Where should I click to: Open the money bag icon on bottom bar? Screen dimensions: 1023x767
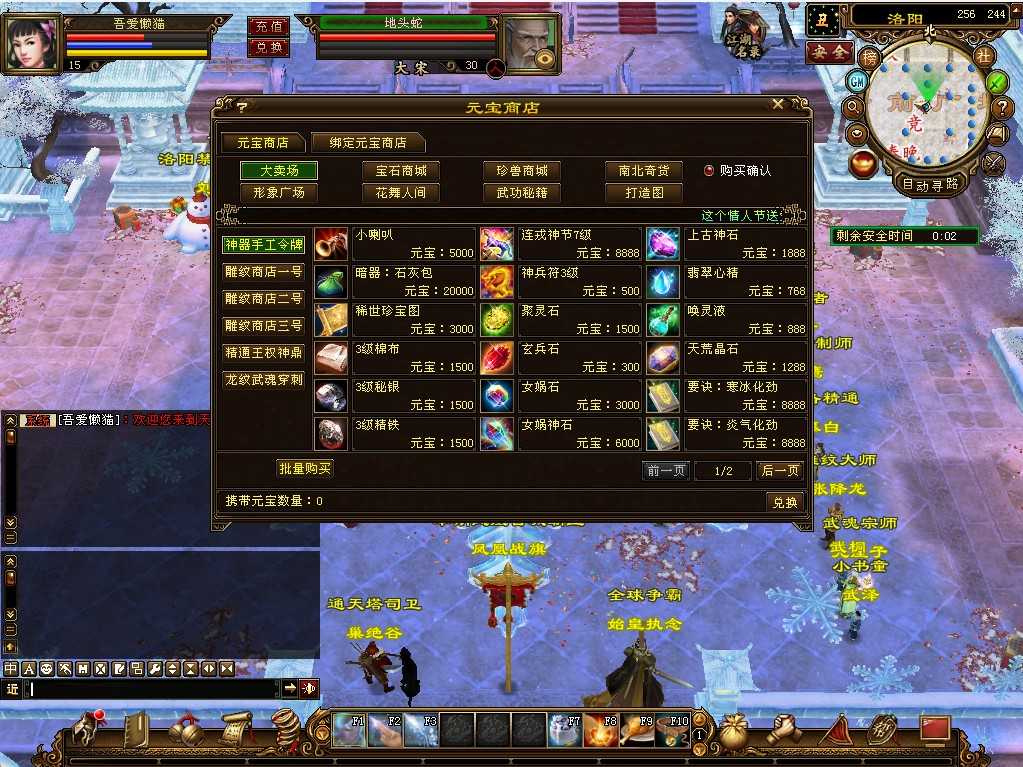click(733, 732)
